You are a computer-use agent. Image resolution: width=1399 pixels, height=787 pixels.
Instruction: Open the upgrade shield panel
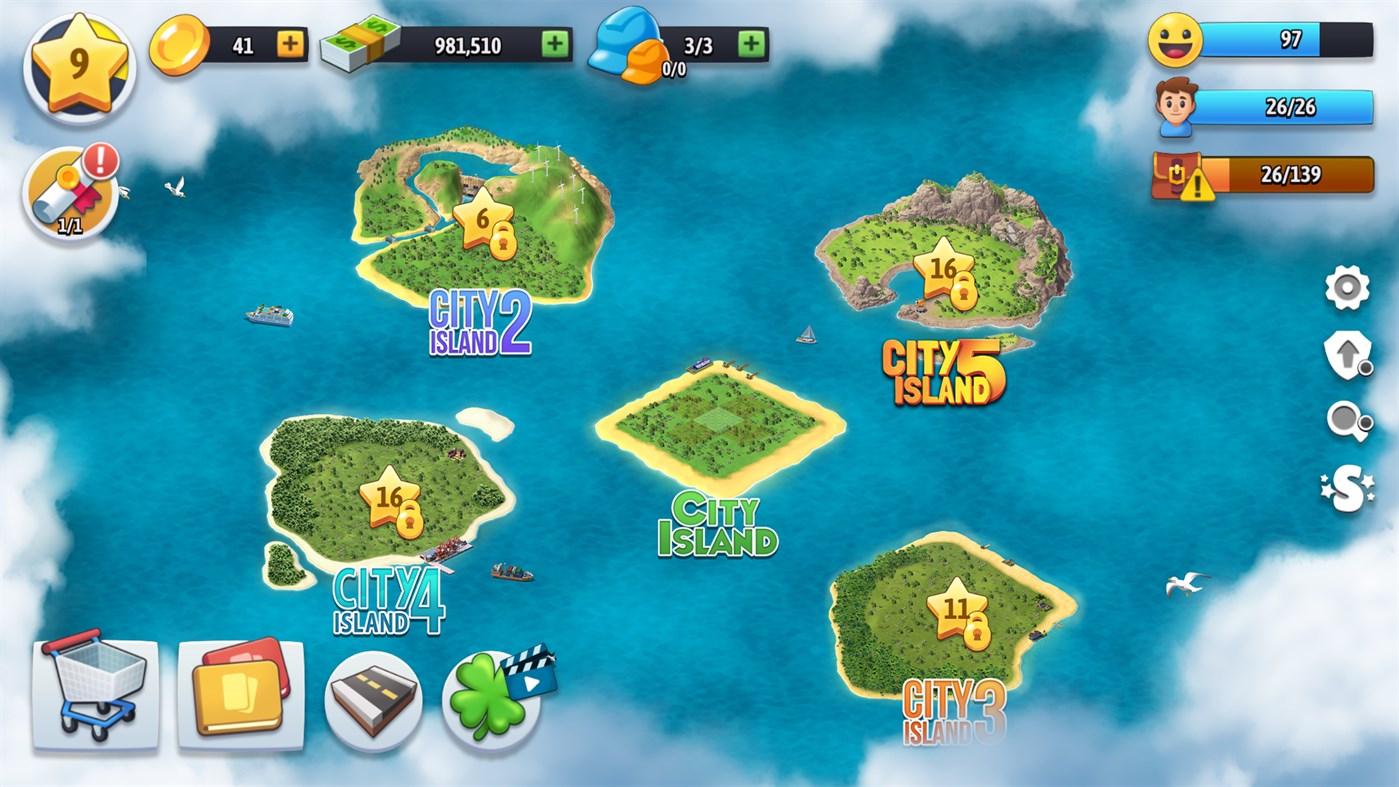[x=1346, y=353]
